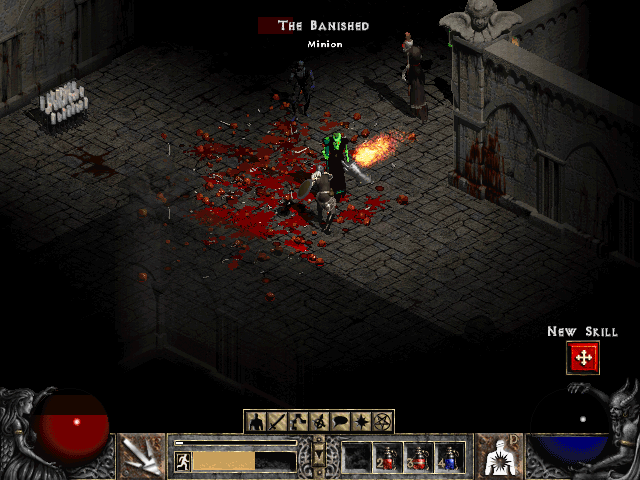Open the character sheet silhouette icon
Screen dimensions: 640x480
(257, 421)
